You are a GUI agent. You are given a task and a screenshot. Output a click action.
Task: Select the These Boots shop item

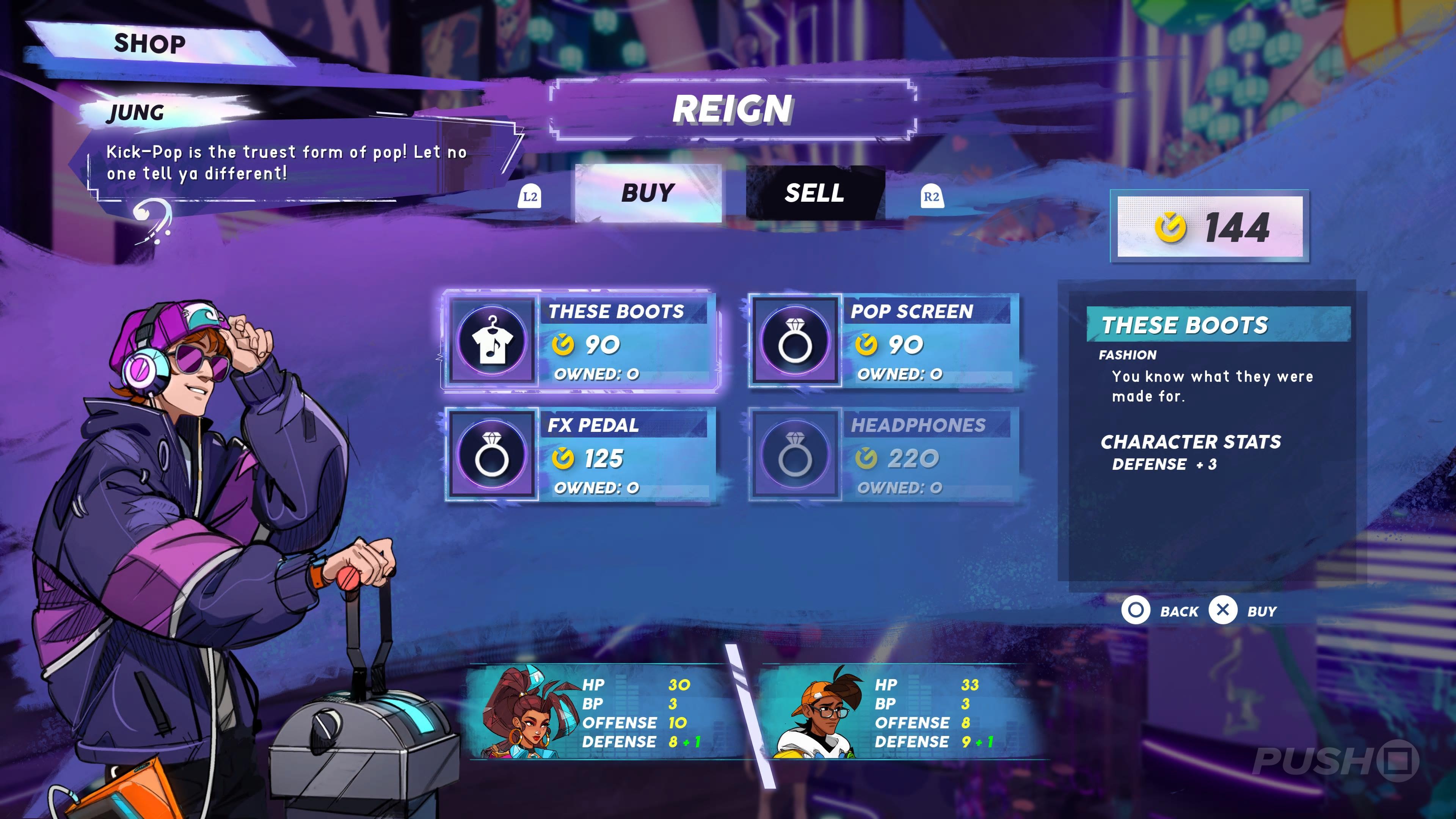click(581, 341)
